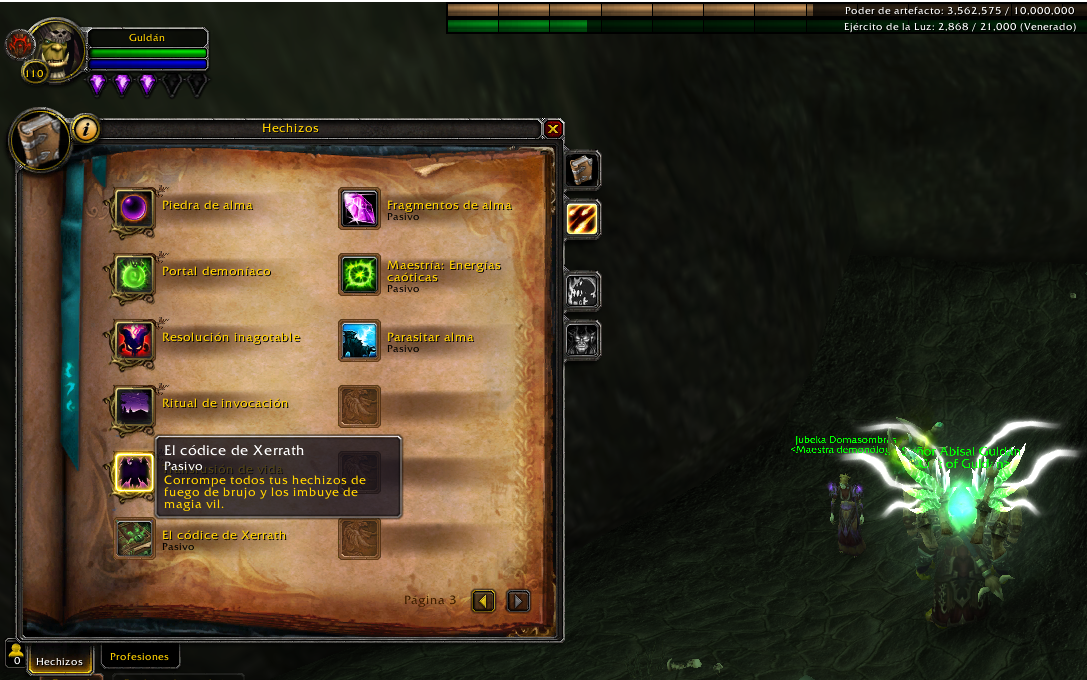This screenshot has height=680, width=1087.
Task: Select the Parasitar alma passive
Action: click(359, 340)
